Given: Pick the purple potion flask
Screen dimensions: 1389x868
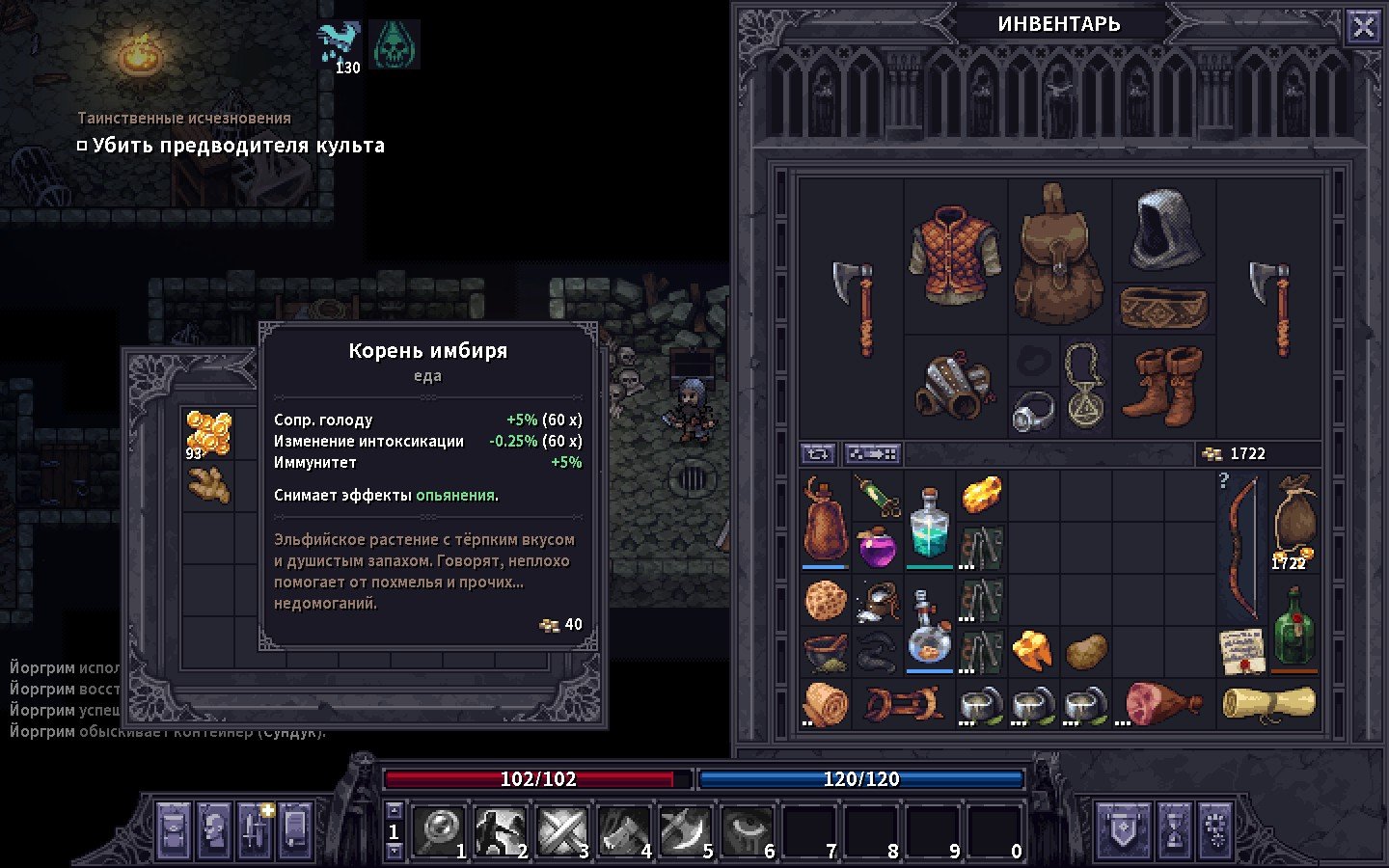Looking at the screenshot, I should point(878,548).
